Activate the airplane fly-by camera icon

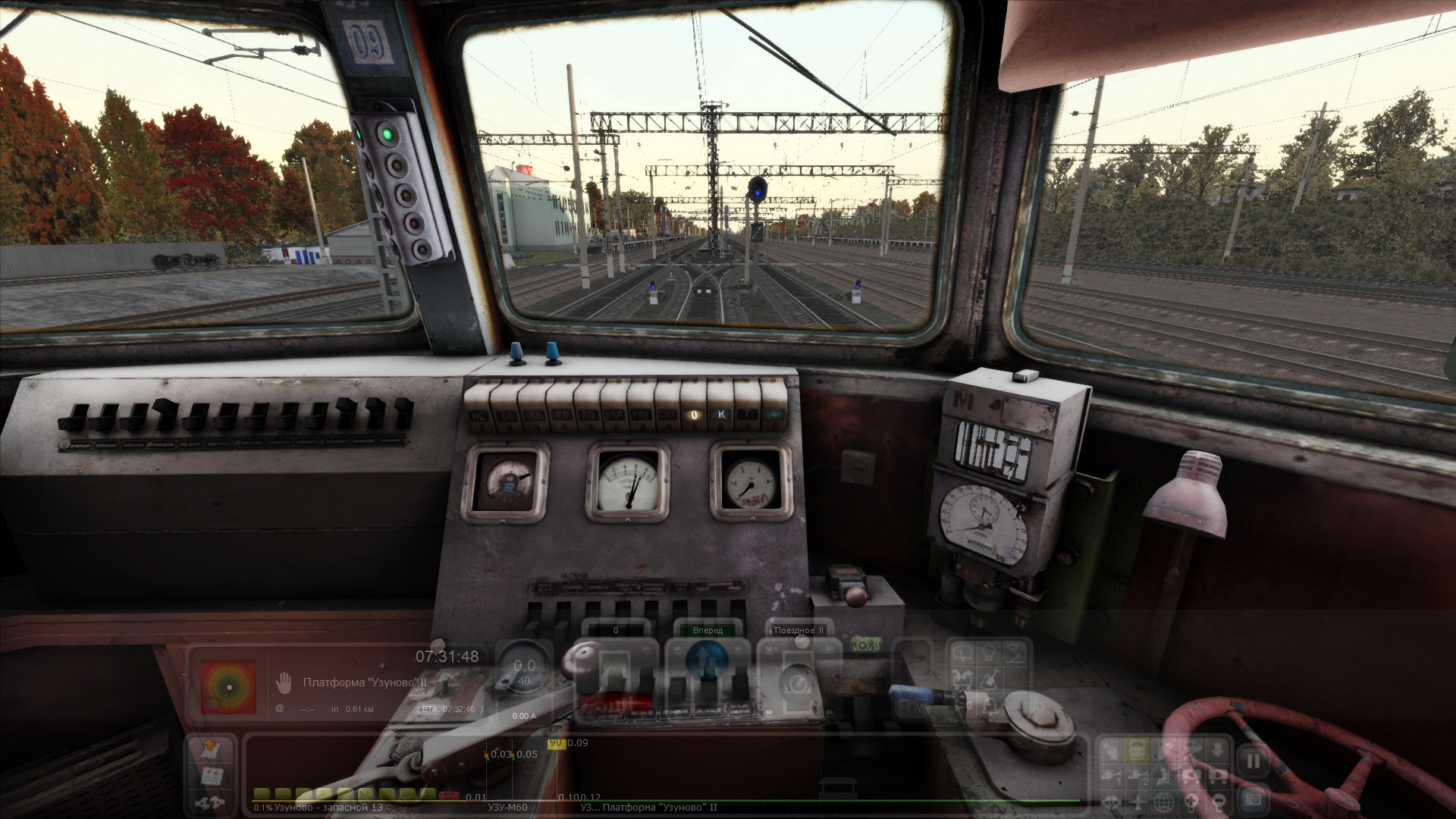[1137, 802]
